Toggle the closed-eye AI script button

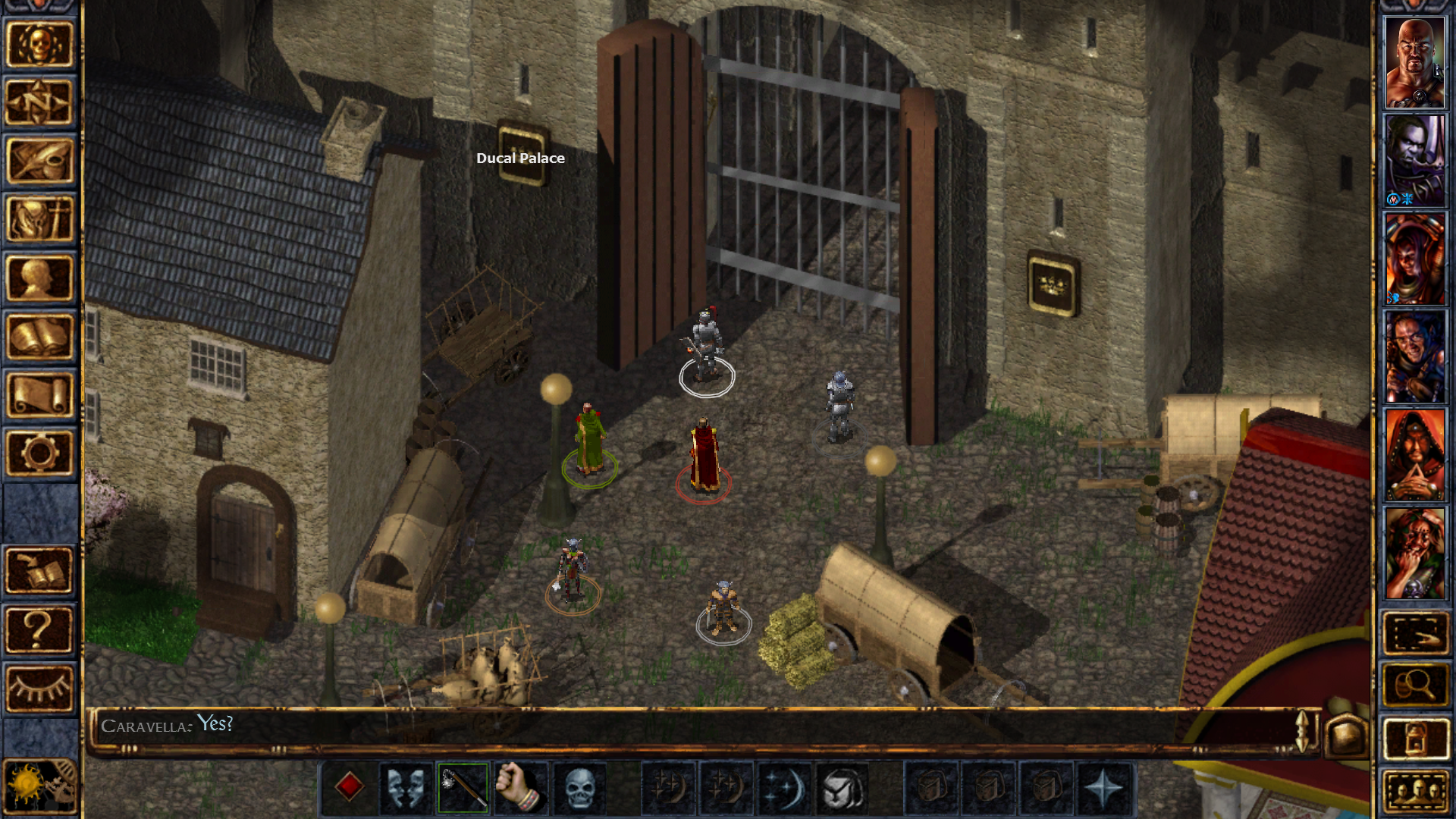coord(39,689)
